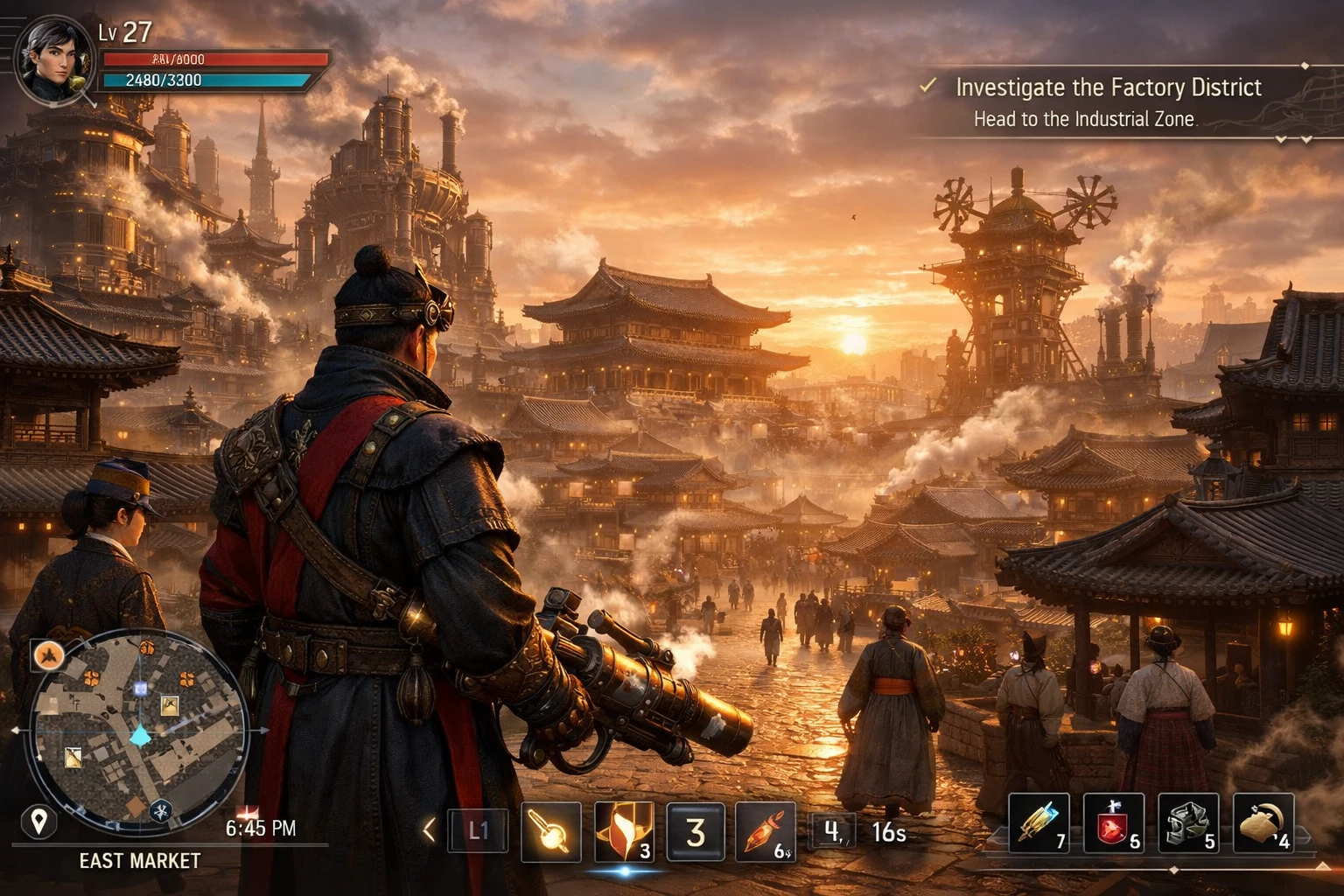1344x896 pixels.
Task: Click the left arrow beside the skill bar
Action: [x=429, y=829]
